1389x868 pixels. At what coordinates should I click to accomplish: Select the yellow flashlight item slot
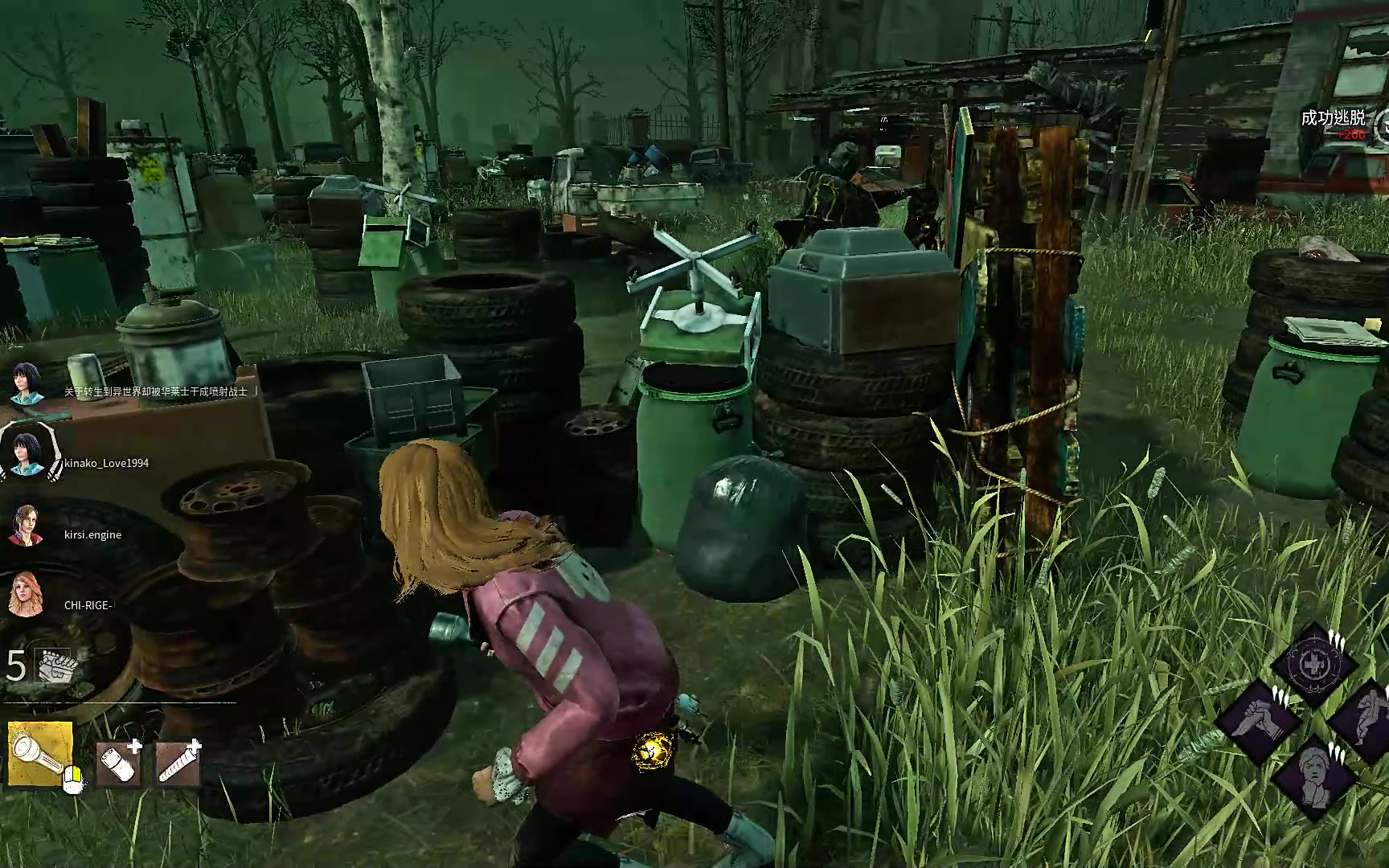coord(40,753)
